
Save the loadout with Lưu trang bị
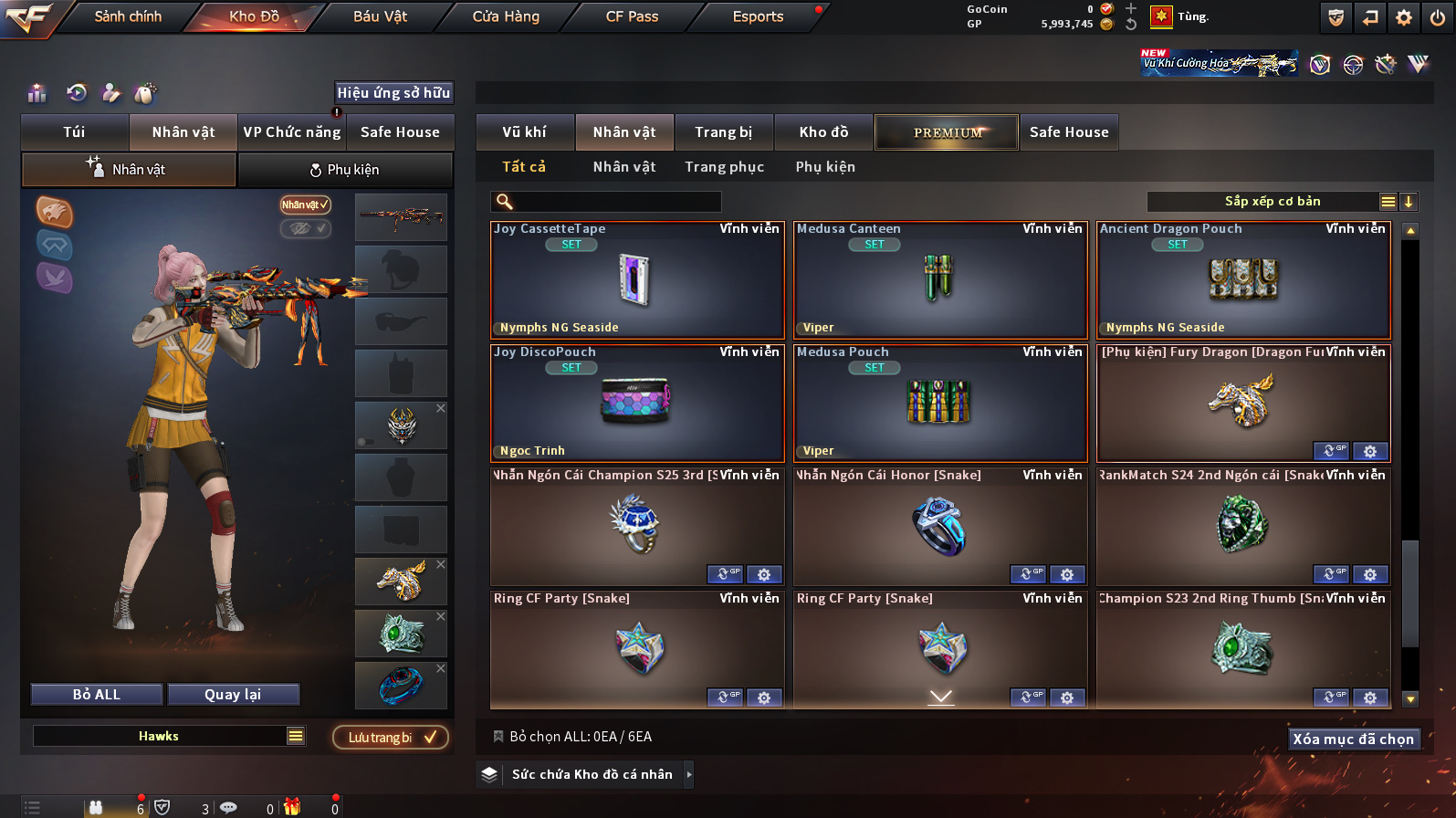pyautogui.click(x=391, y=738)
